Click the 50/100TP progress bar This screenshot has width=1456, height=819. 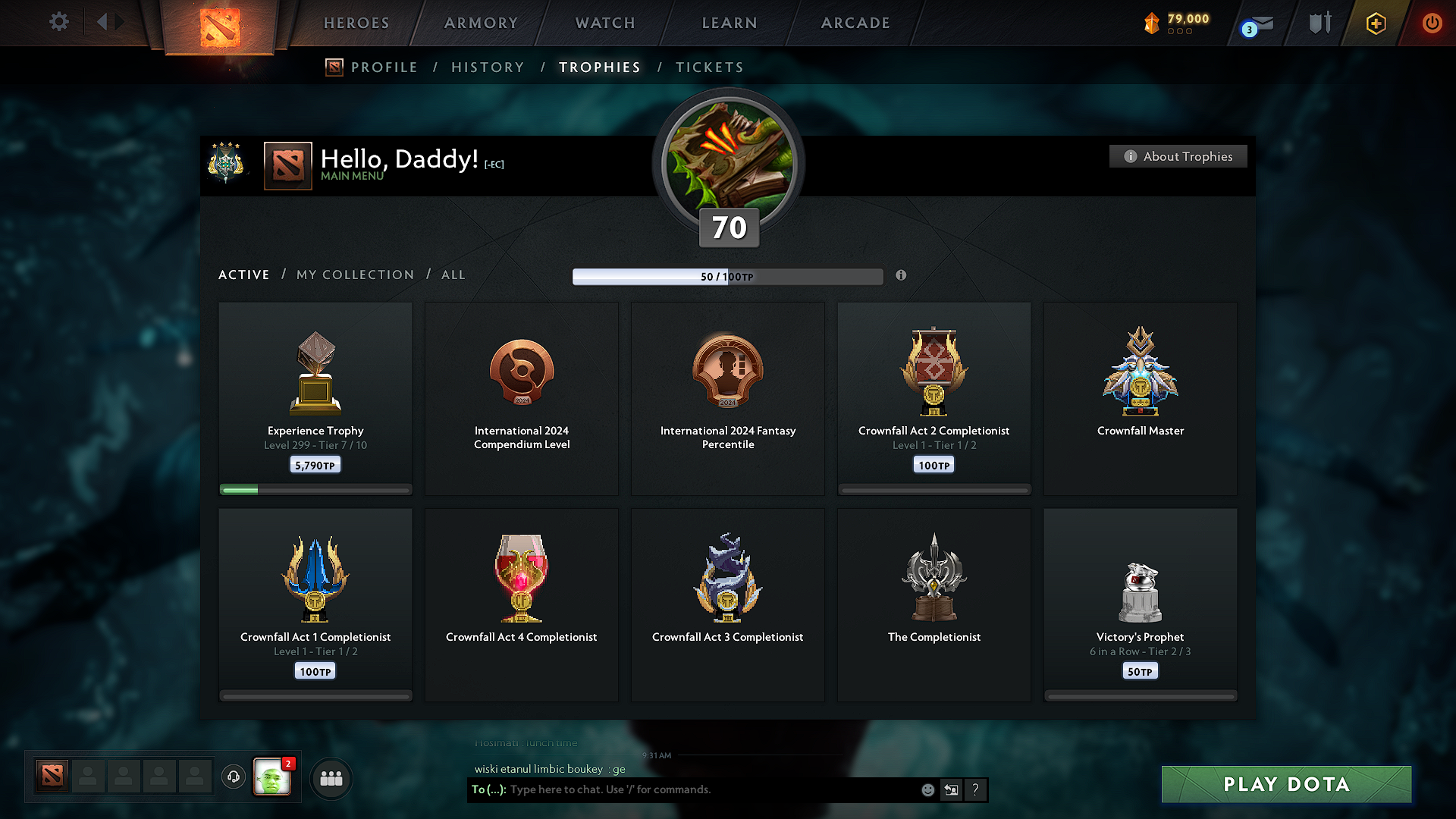pos(728,277)
